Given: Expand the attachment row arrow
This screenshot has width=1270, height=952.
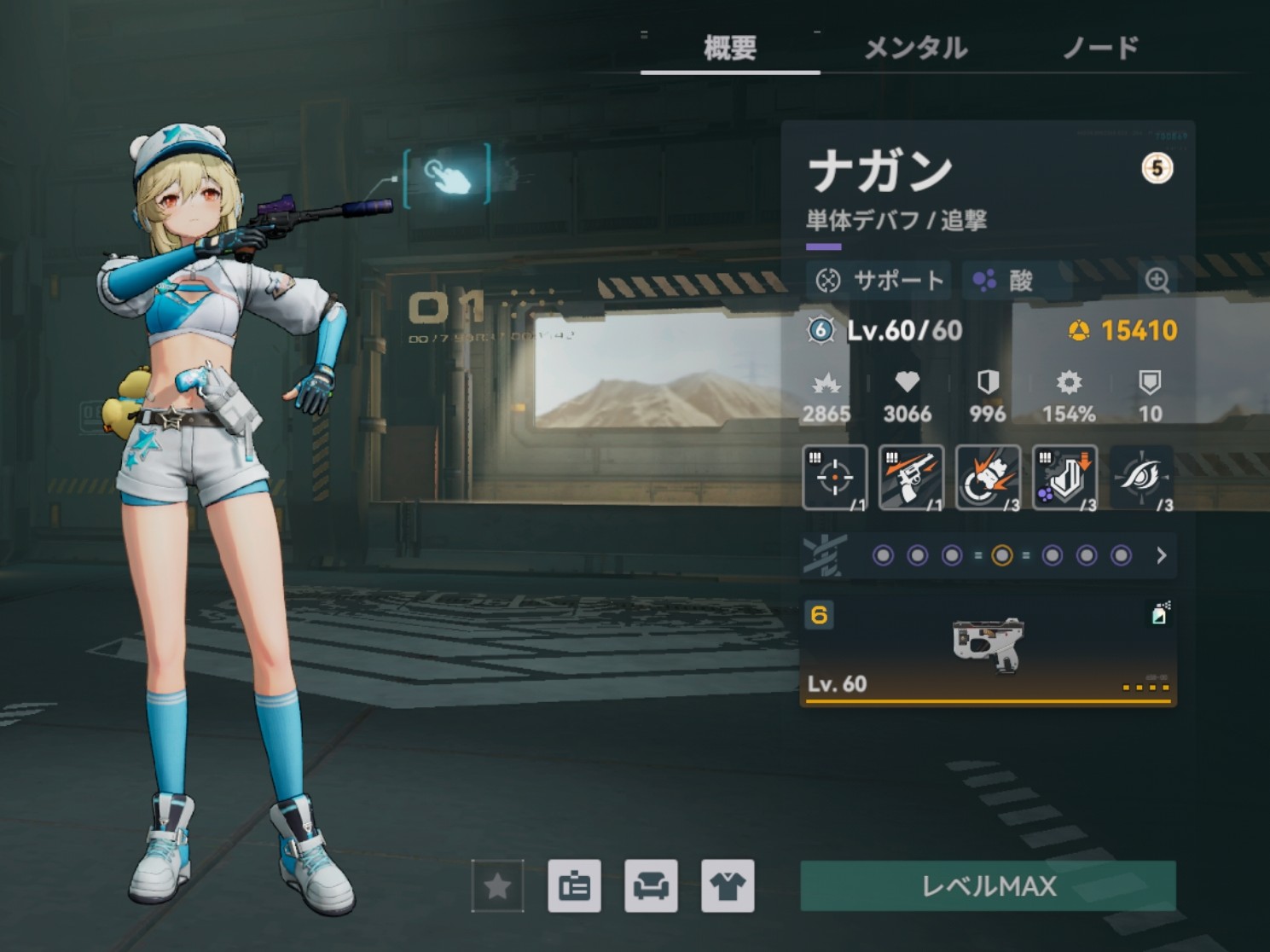Looking at the screenshot, I should pos(1161,556).
